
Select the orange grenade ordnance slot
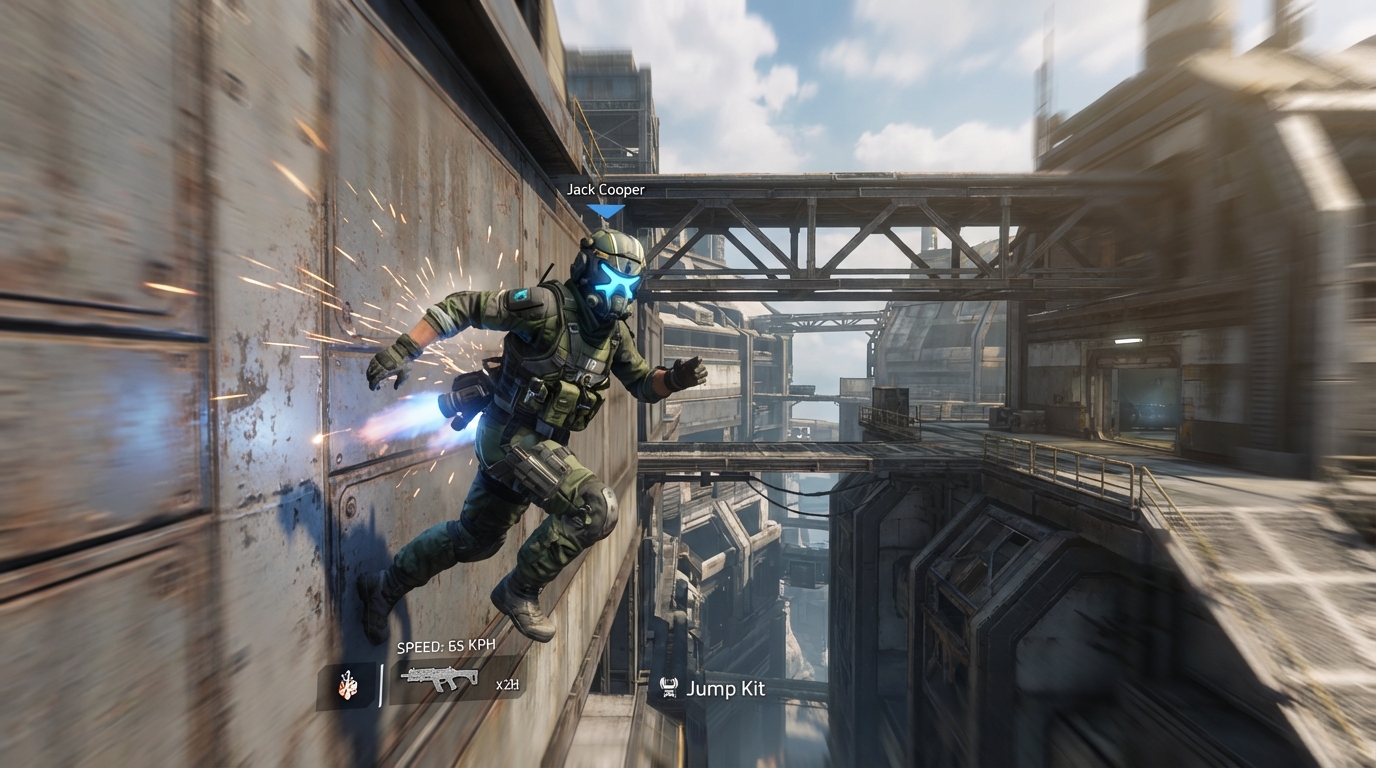pos(347,686)
